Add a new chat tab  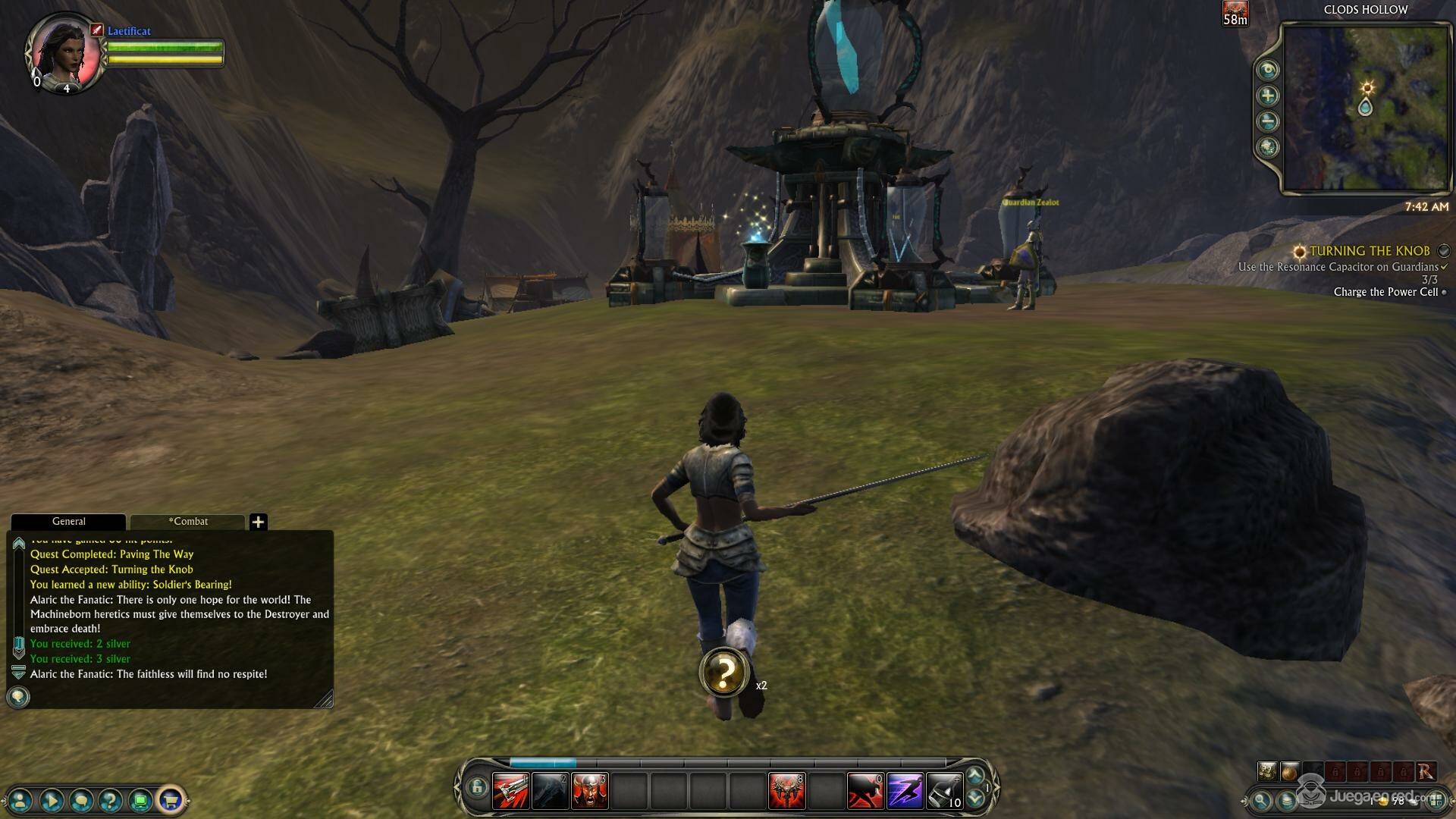coord(258,522)
